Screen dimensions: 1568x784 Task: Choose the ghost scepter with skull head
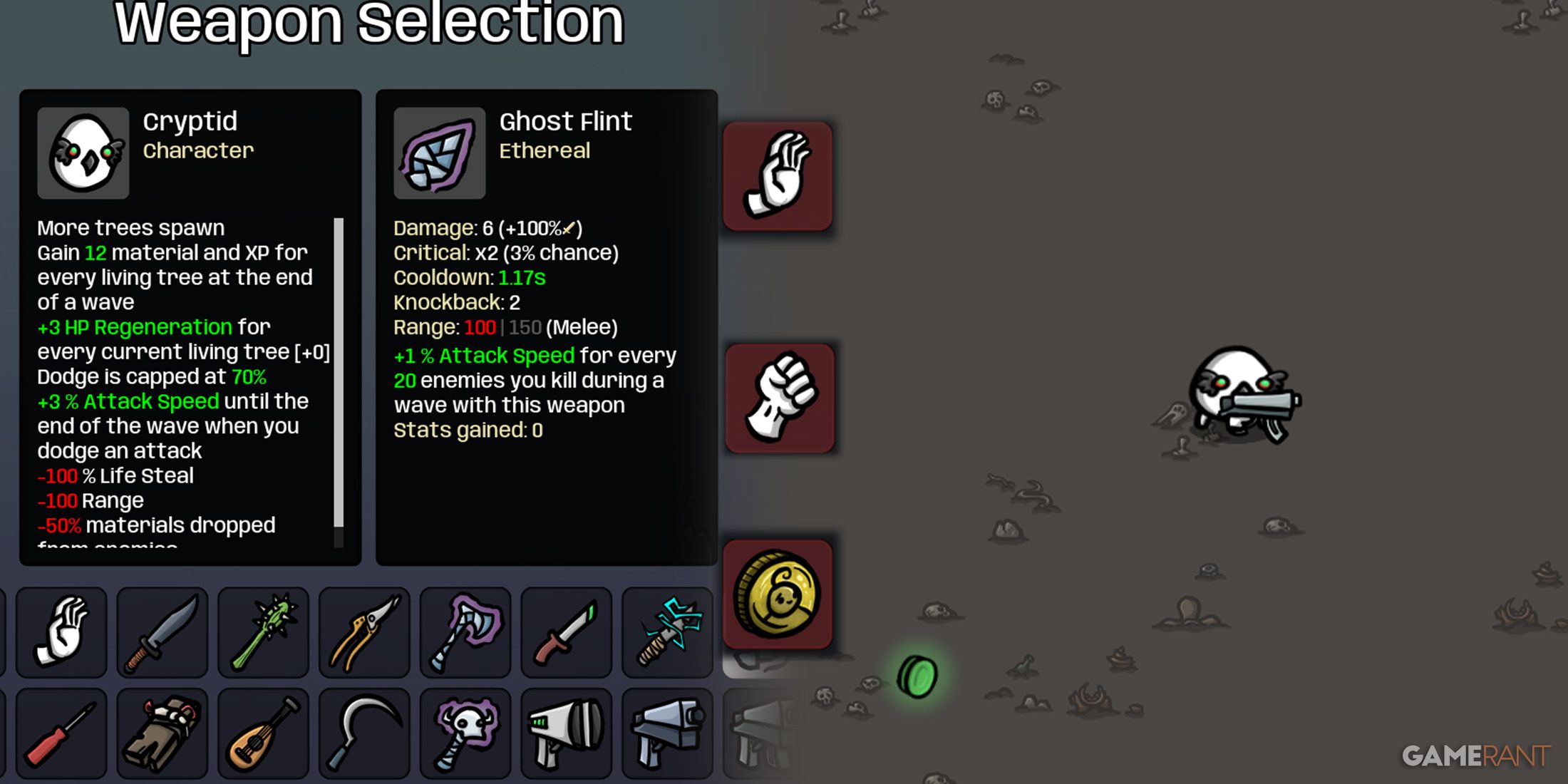pyautogui.click(x=465, y=733)
